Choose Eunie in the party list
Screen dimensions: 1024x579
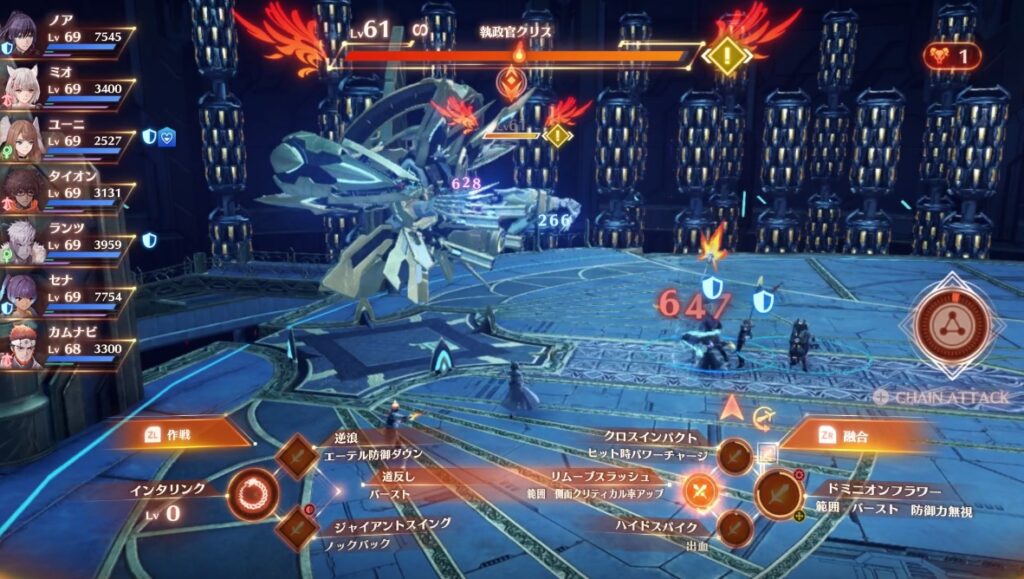tap(22, 138)
